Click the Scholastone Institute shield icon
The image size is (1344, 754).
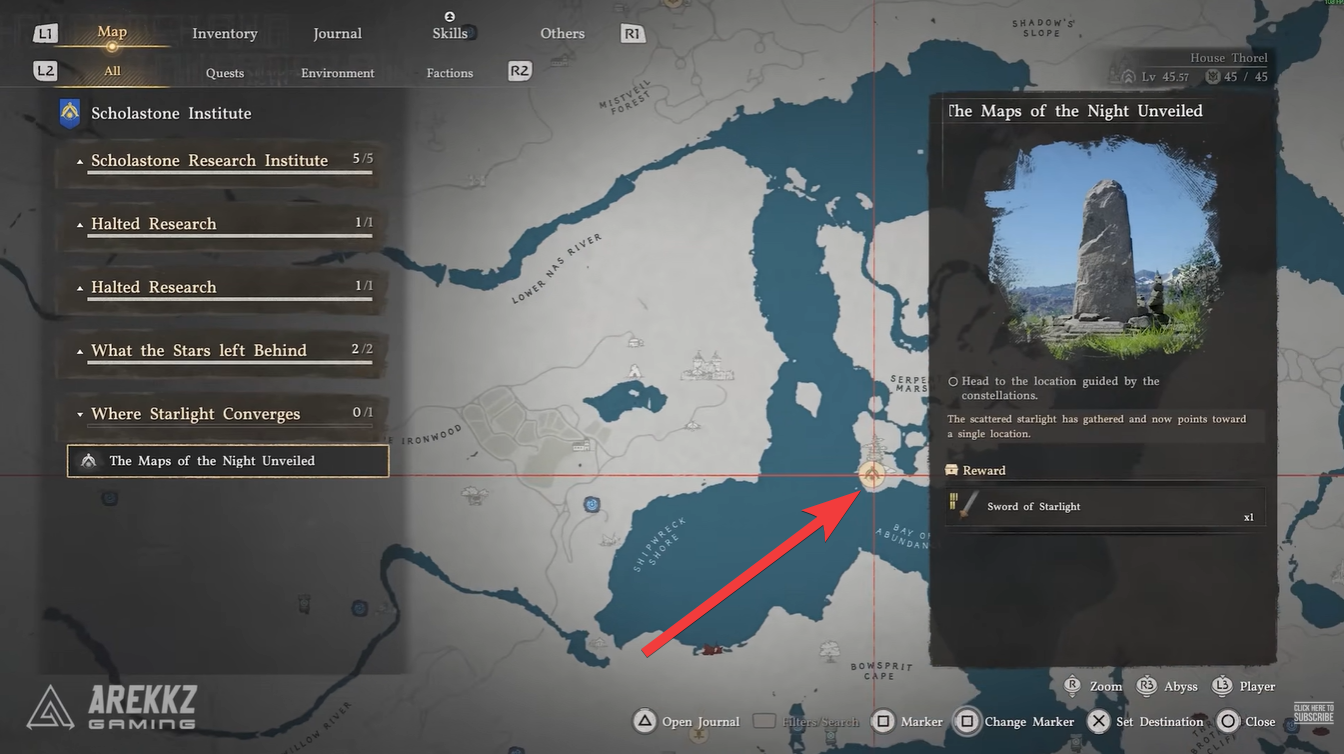(67, 113)
